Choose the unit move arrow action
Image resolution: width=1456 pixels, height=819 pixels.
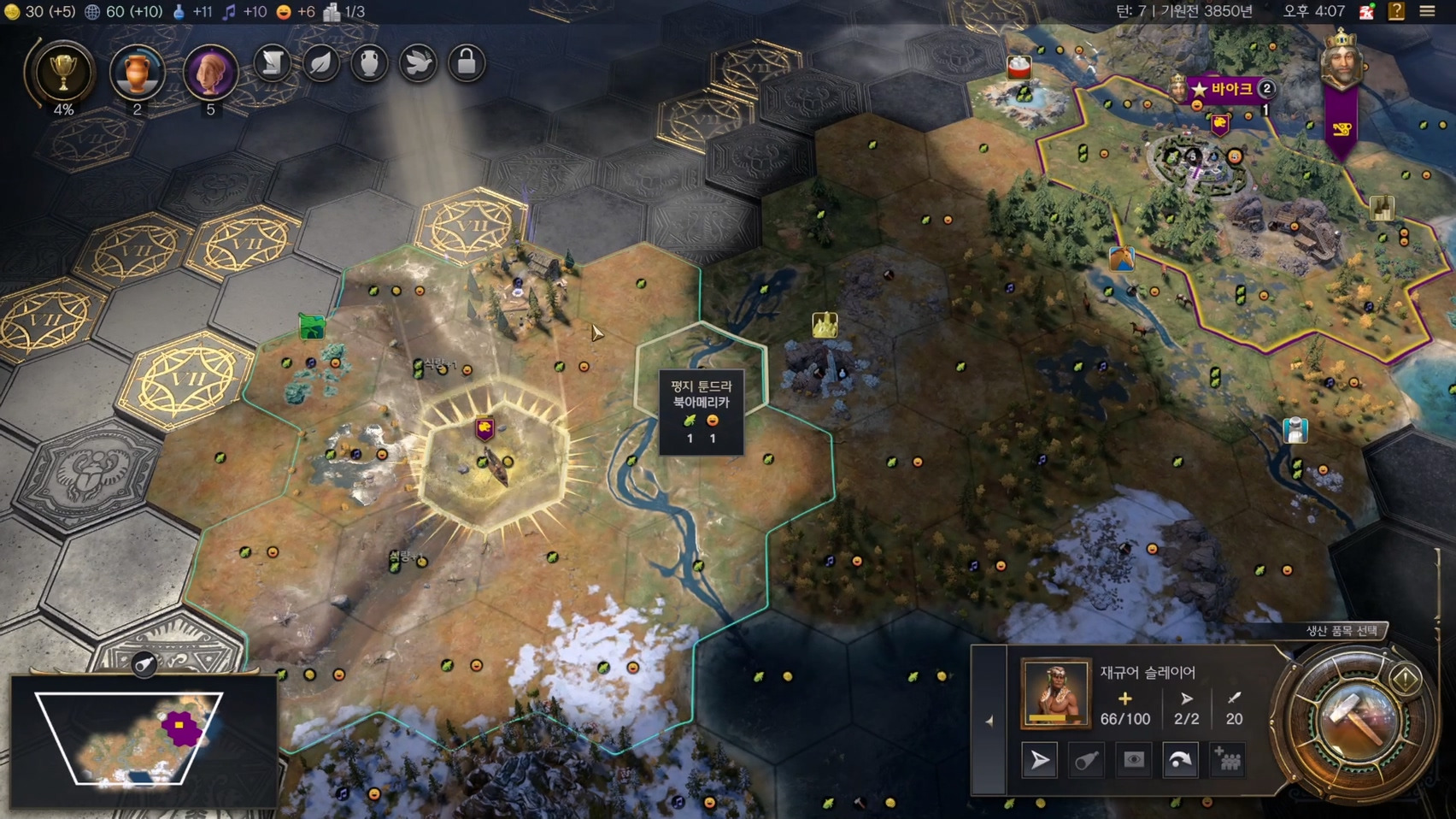point(1040,760)
